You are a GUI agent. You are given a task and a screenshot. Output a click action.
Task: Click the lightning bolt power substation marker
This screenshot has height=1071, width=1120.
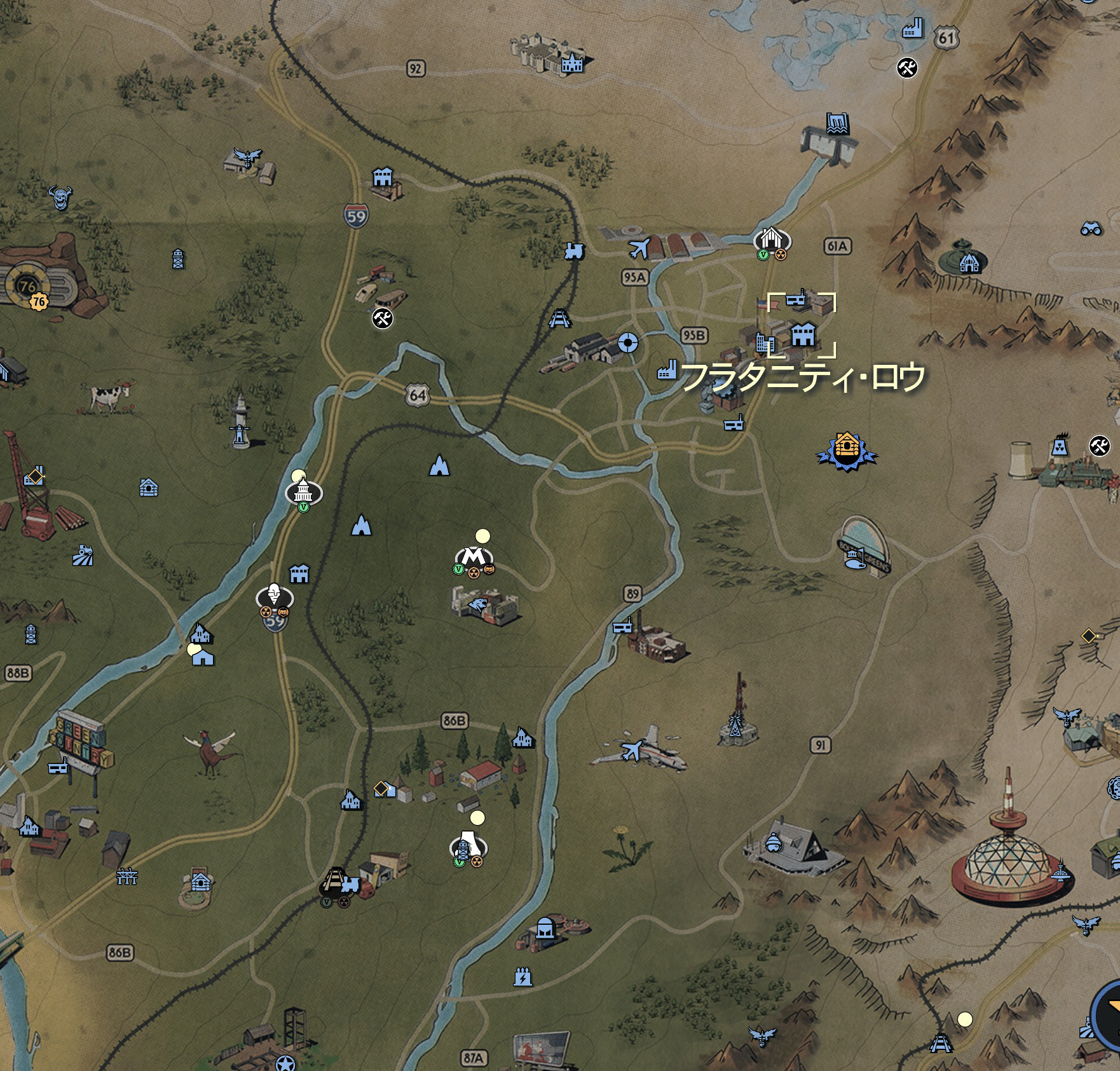point(522,977)
